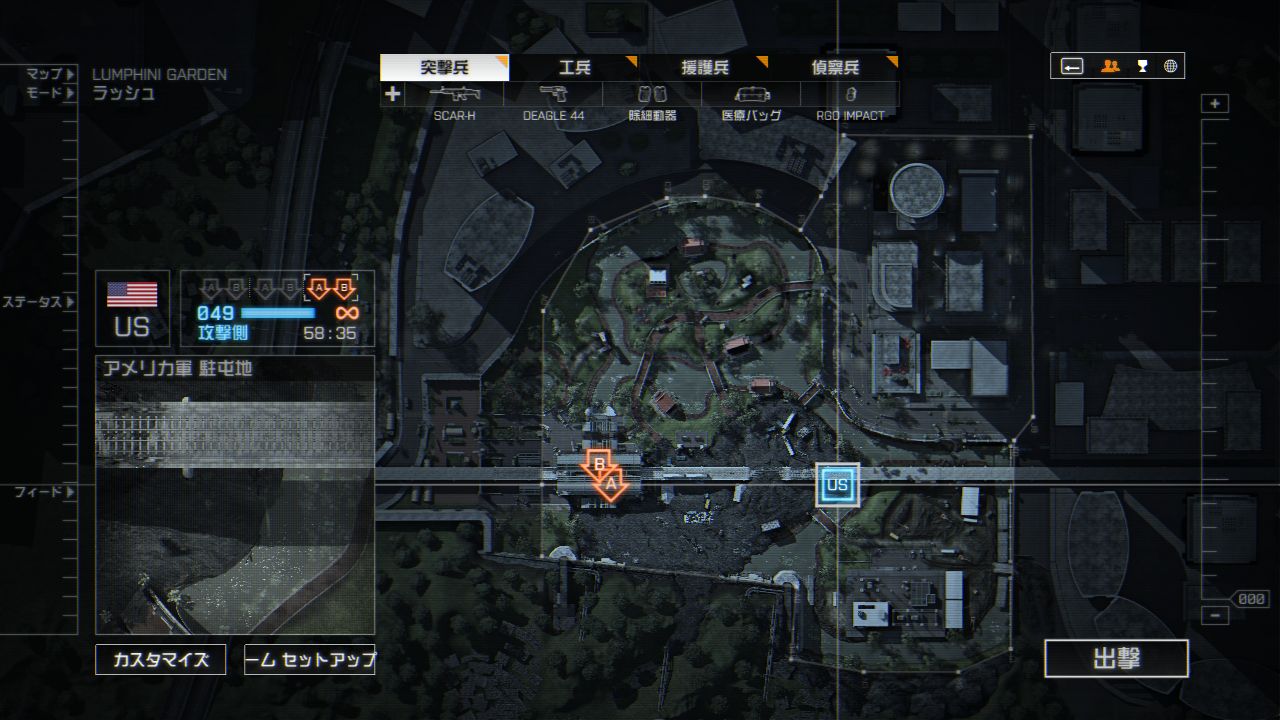Click the DEAGLE 44 sidearm slot
The width and height of the screenshot is (1280, 720).
coord(553,100)
